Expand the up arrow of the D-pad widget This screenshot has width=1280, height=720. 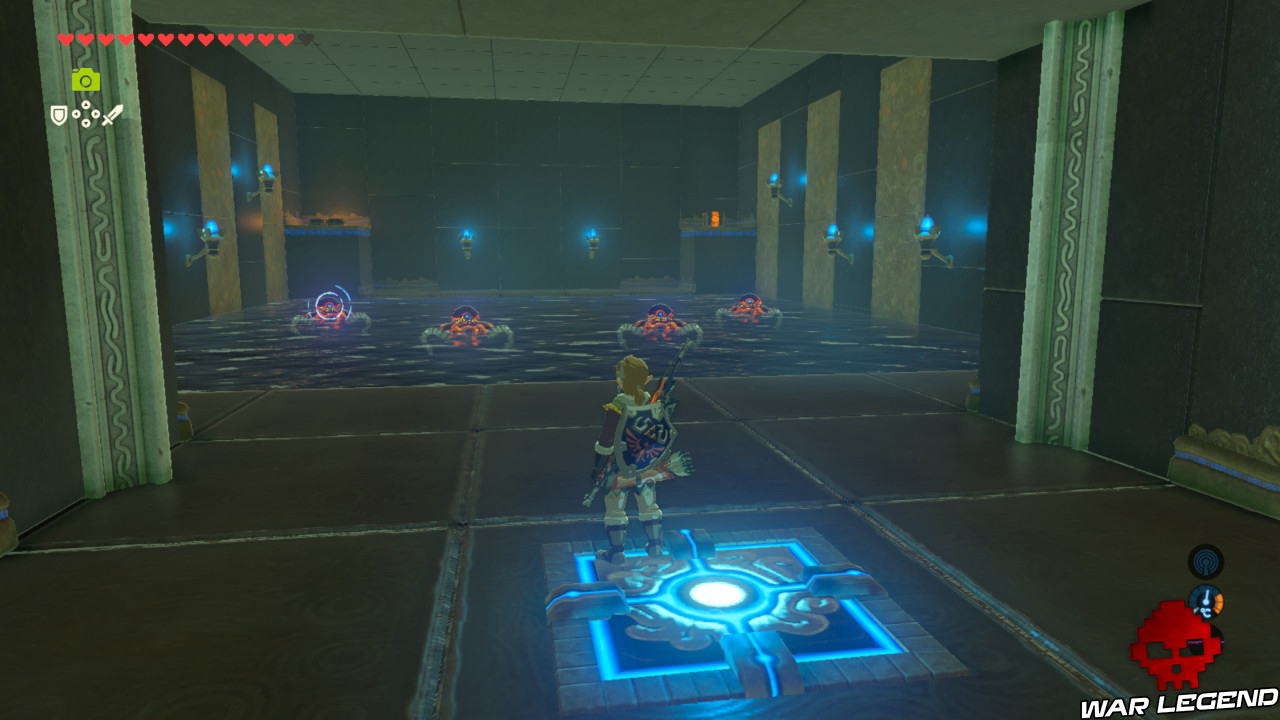coord(86,104)
